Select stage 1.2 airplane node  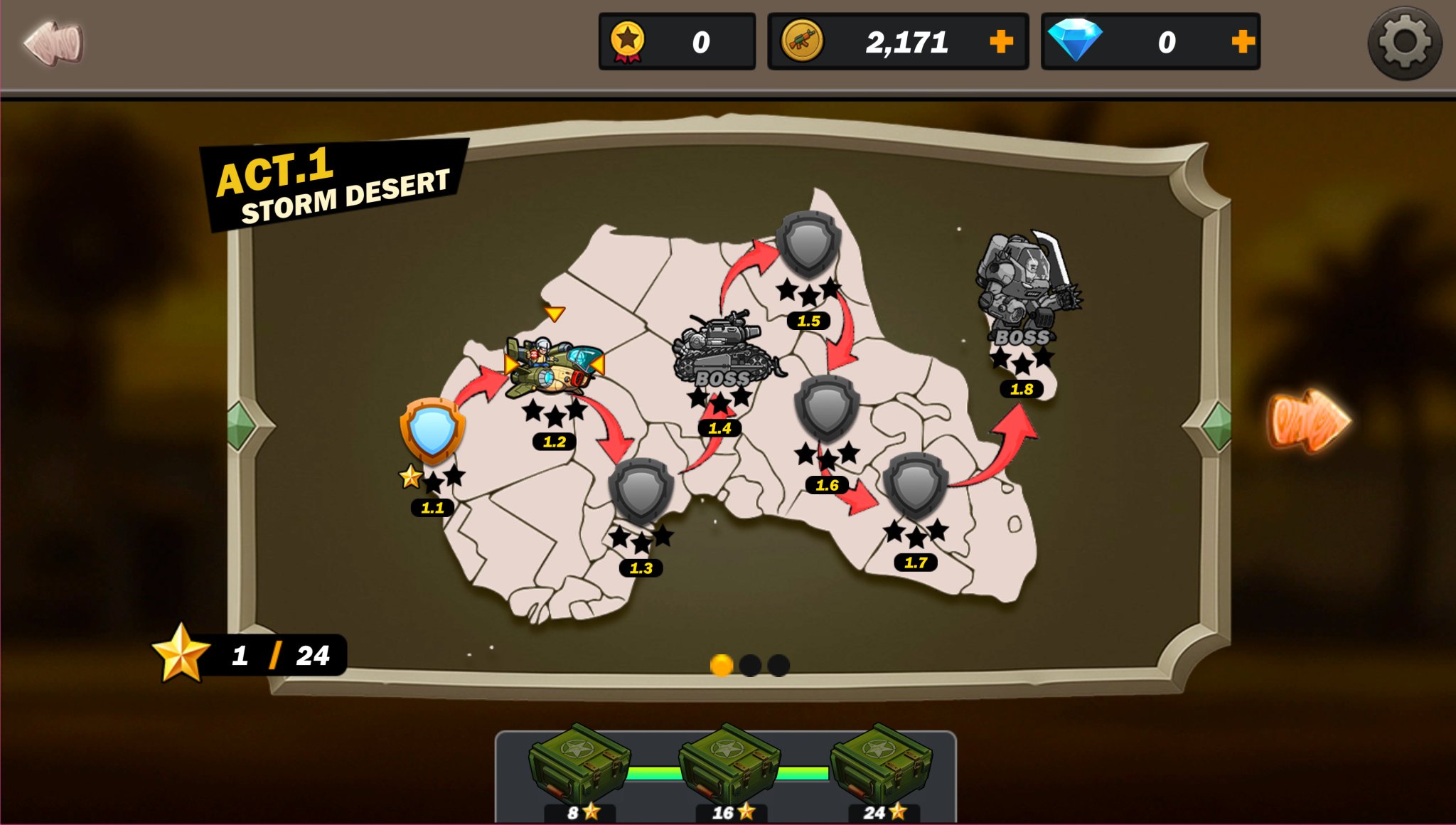[x=553, y=366]
